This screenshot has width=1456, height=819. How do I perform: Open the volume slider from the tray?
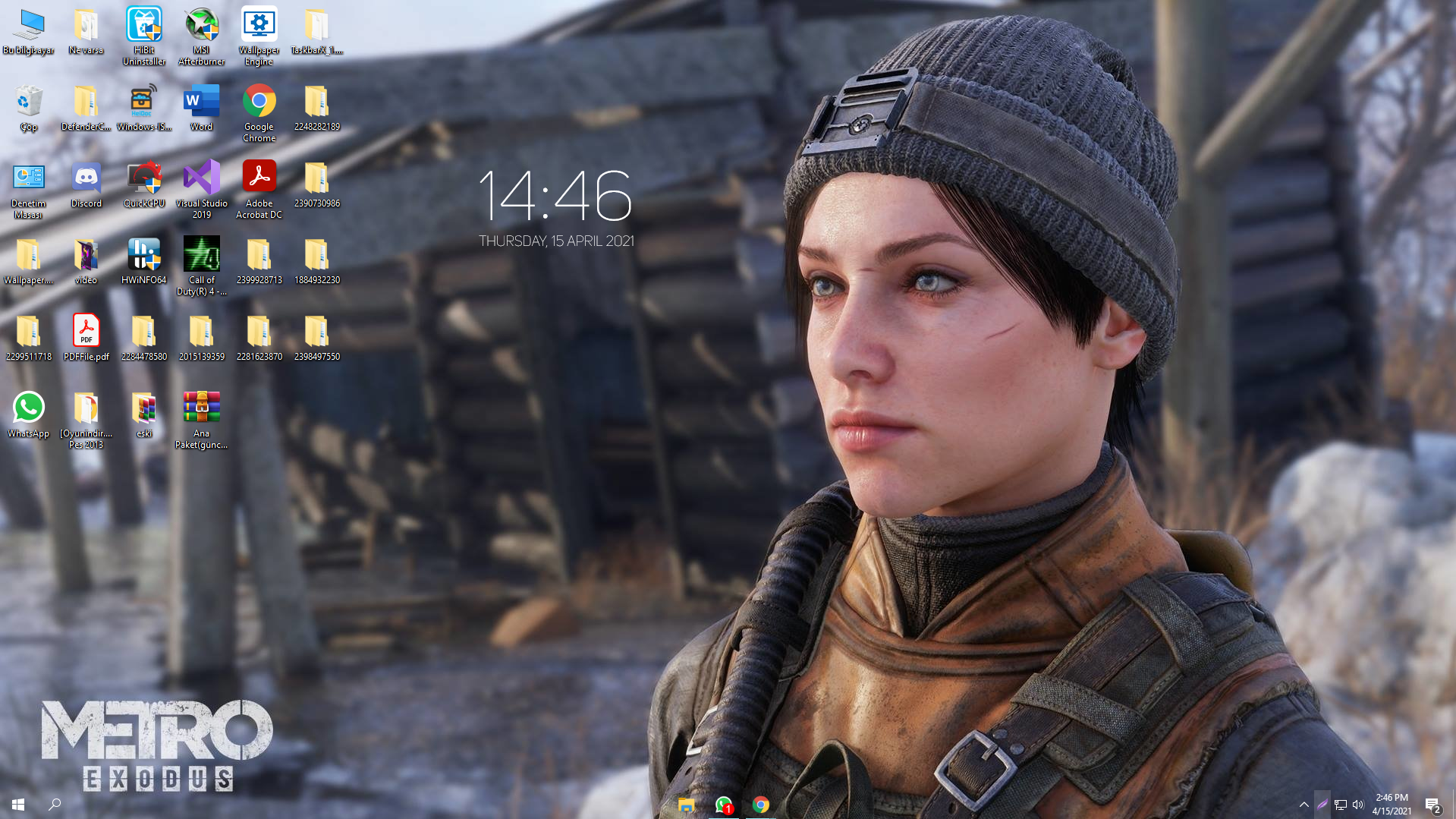coord(1359,805)
